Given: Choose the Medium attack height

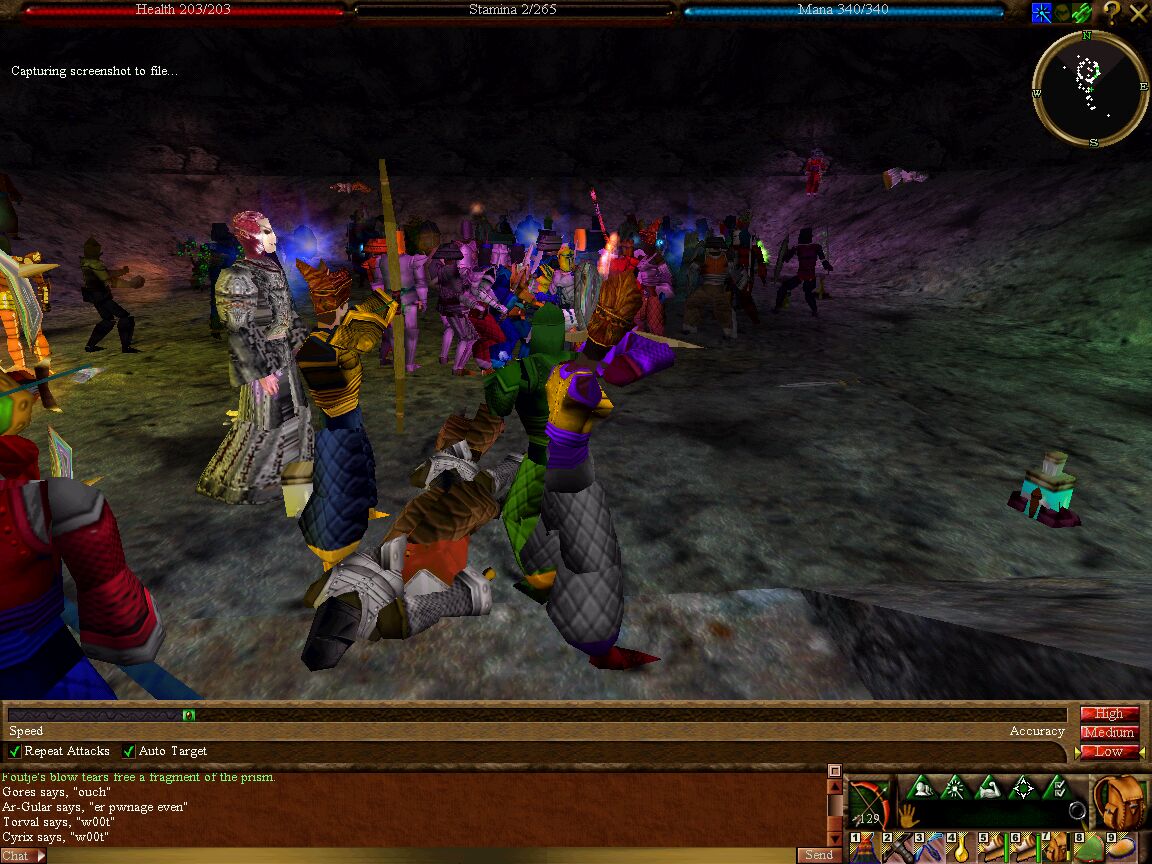Looking at the screenshot, I should pyautogui.click(x=1109, y=733).
